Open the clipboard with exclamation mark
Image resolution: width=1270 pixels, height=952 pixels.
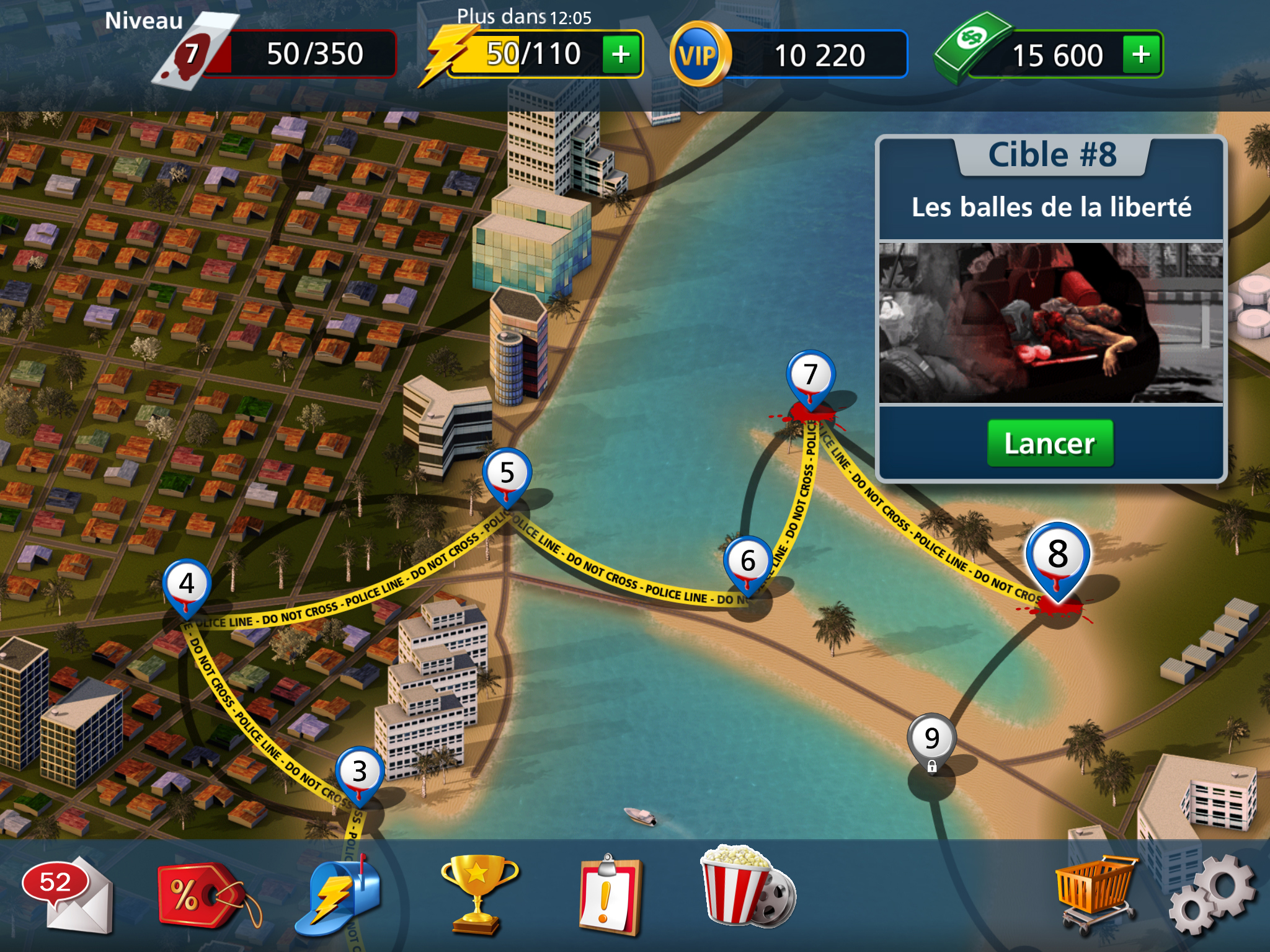[x=610, y=892]
